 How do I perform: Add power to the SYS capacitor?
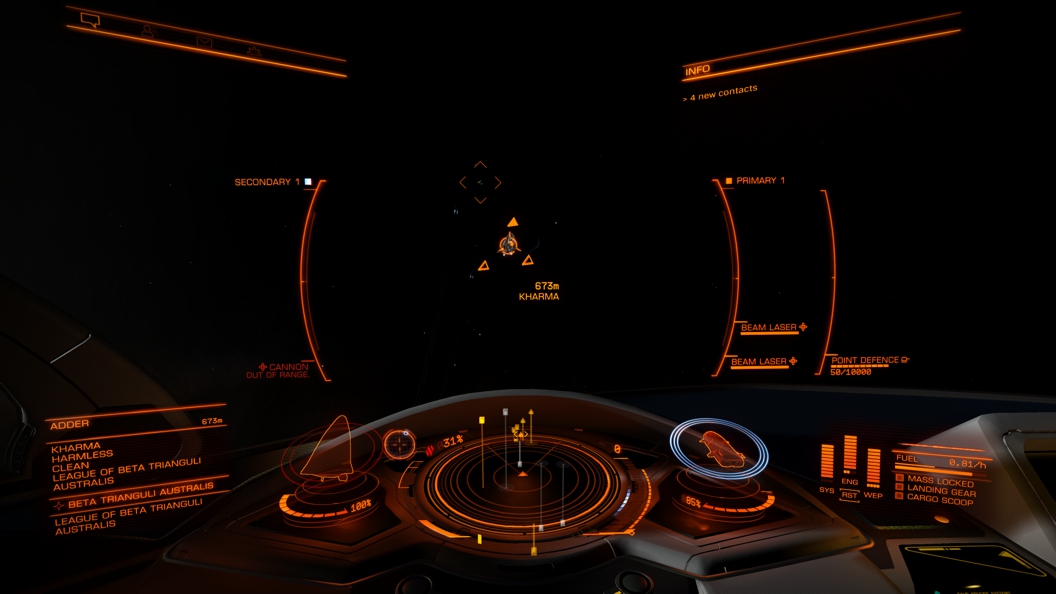tap(827, 462)
